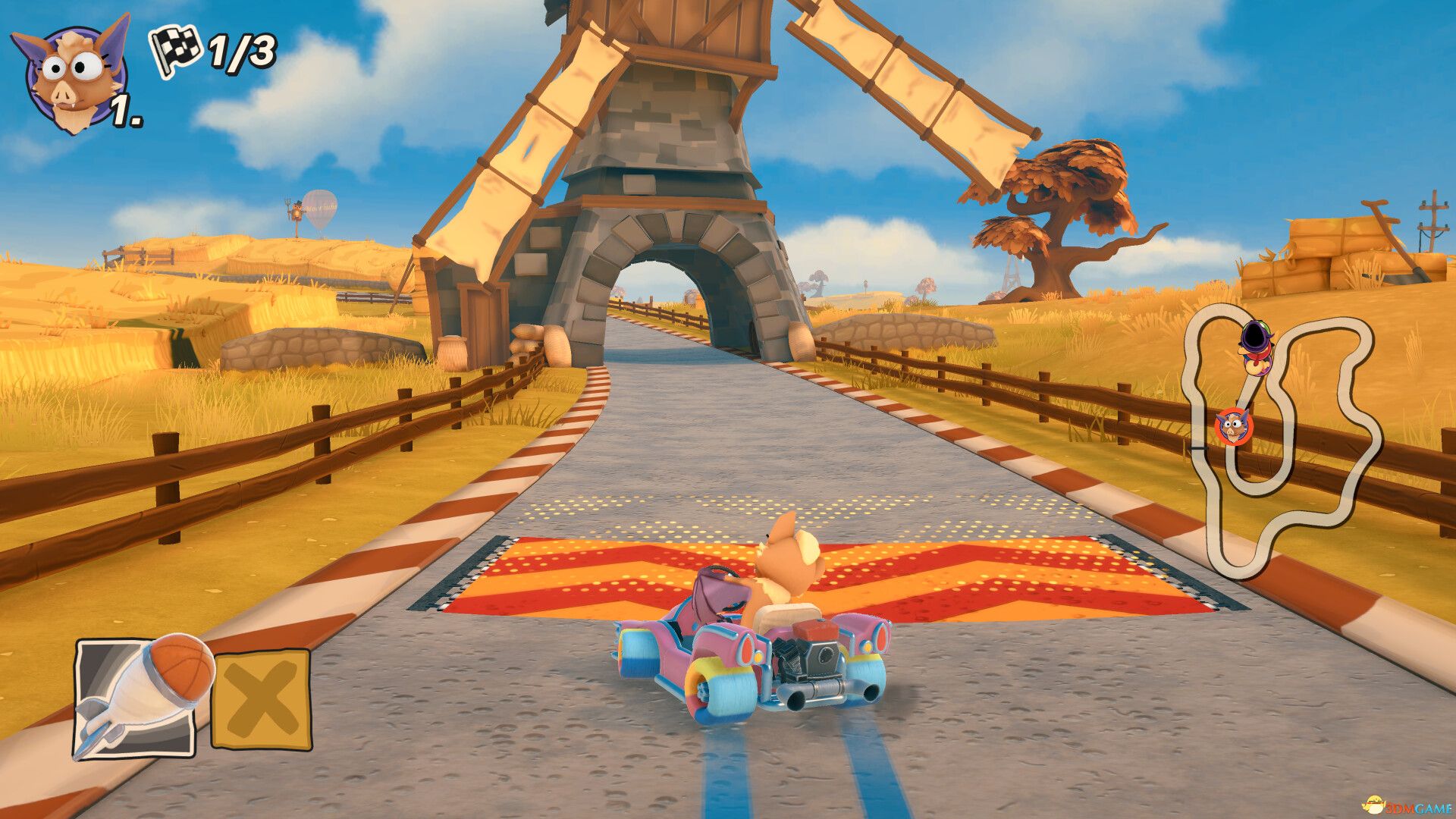Image resolution: width=1456 pixels, height=819 pixels.
Task: Click the empty X item slot
Action: point(261,699)
